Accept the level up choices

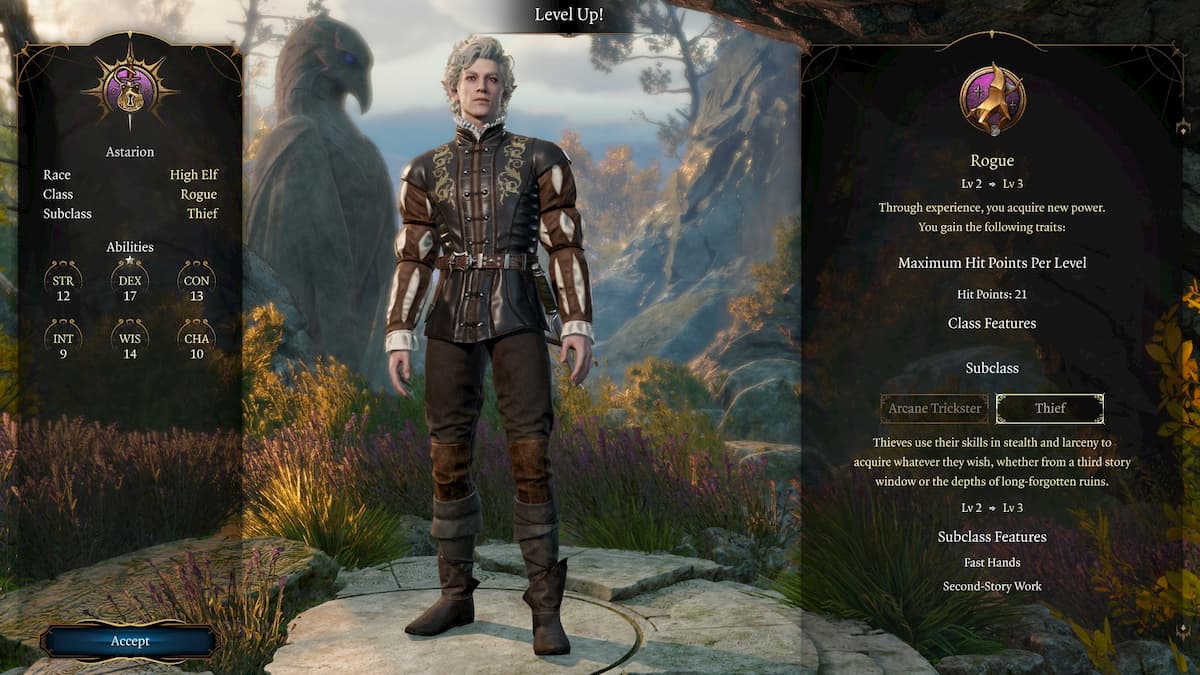pyautogui.click(x=129, y=641)
